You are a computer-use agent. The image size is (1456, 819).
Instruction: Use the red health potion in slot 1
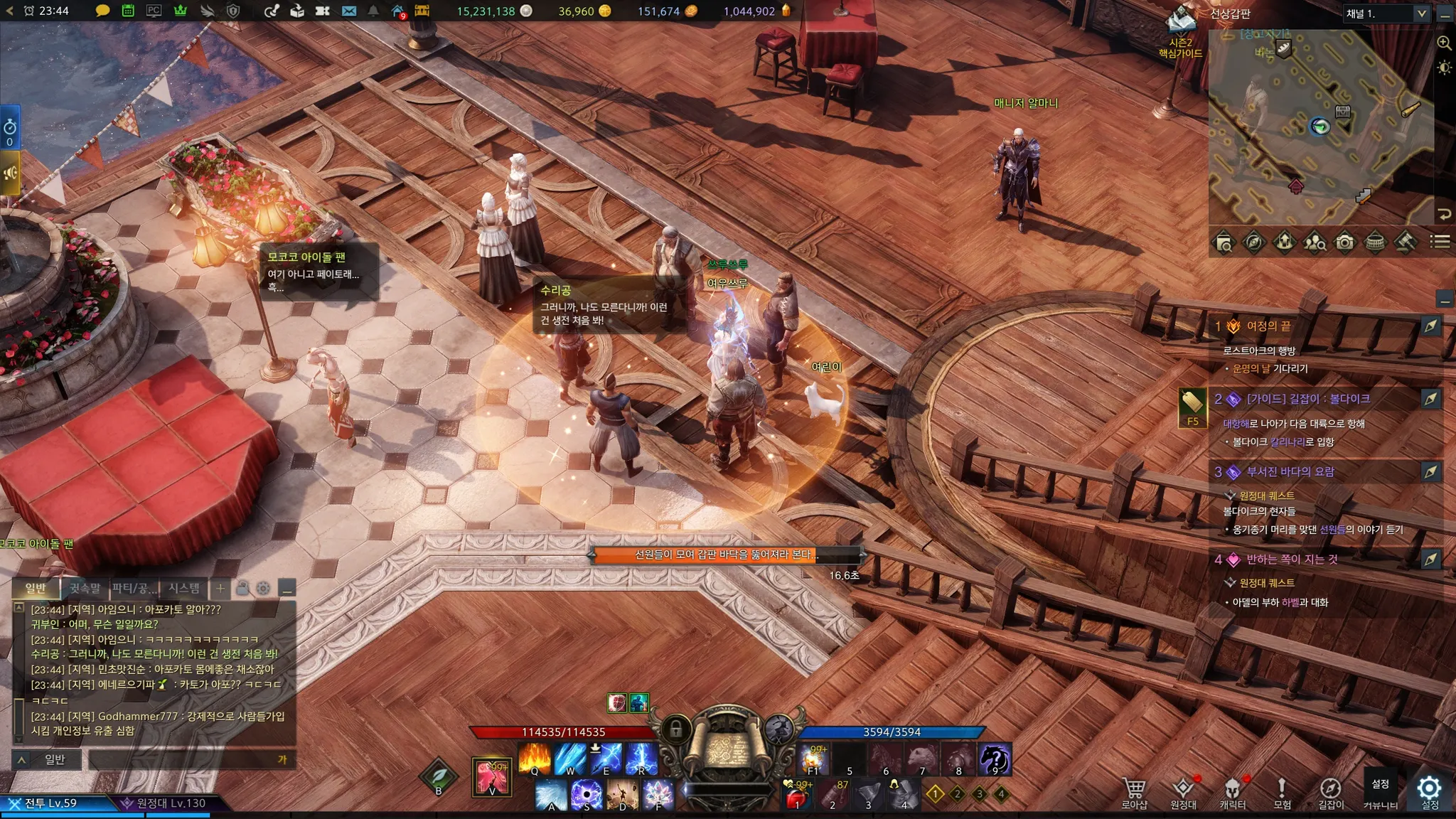click(x=798, y=795)
